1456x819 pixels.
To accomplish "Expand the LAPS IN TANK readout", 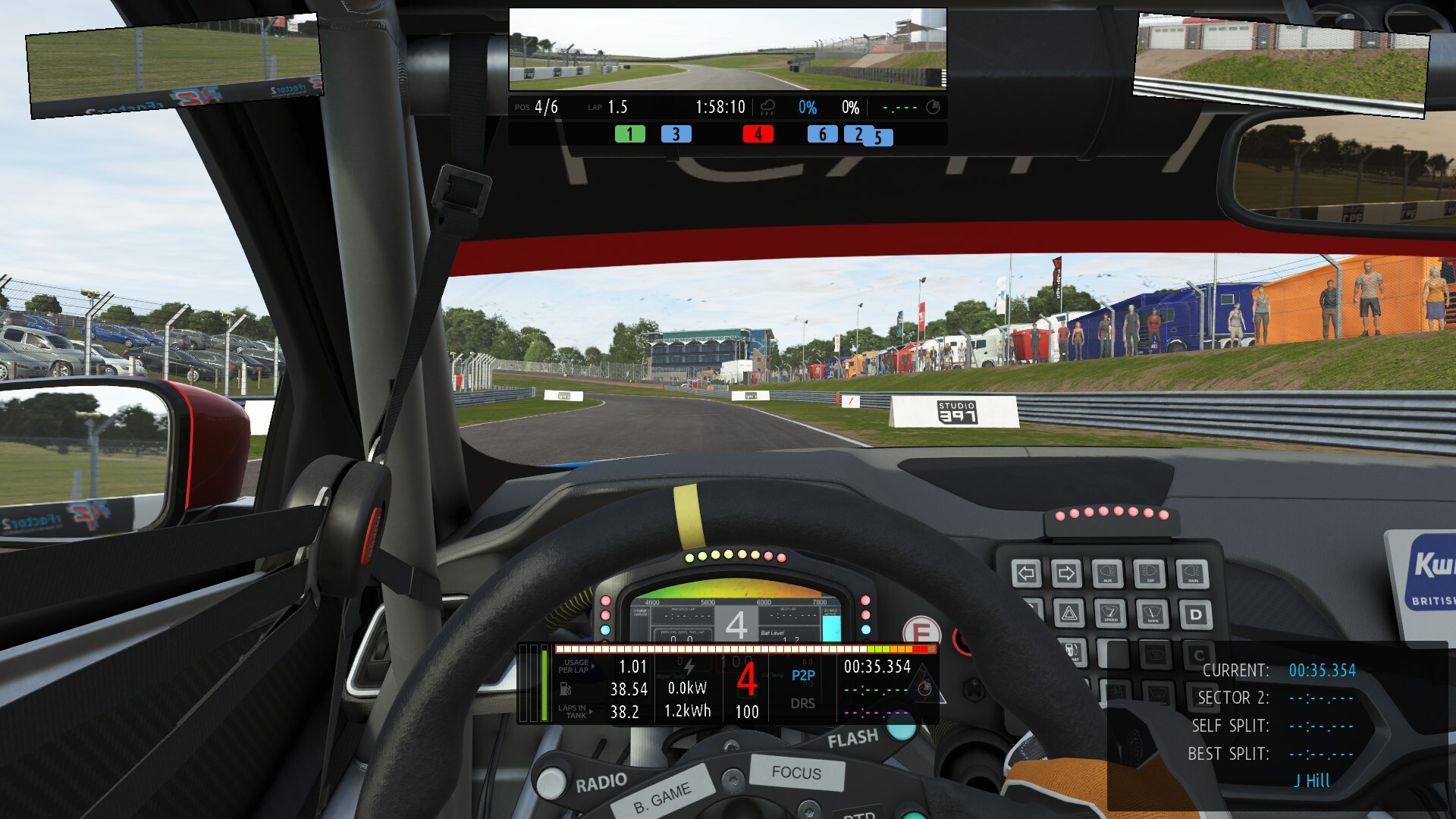I will click(x=573, y=713).
